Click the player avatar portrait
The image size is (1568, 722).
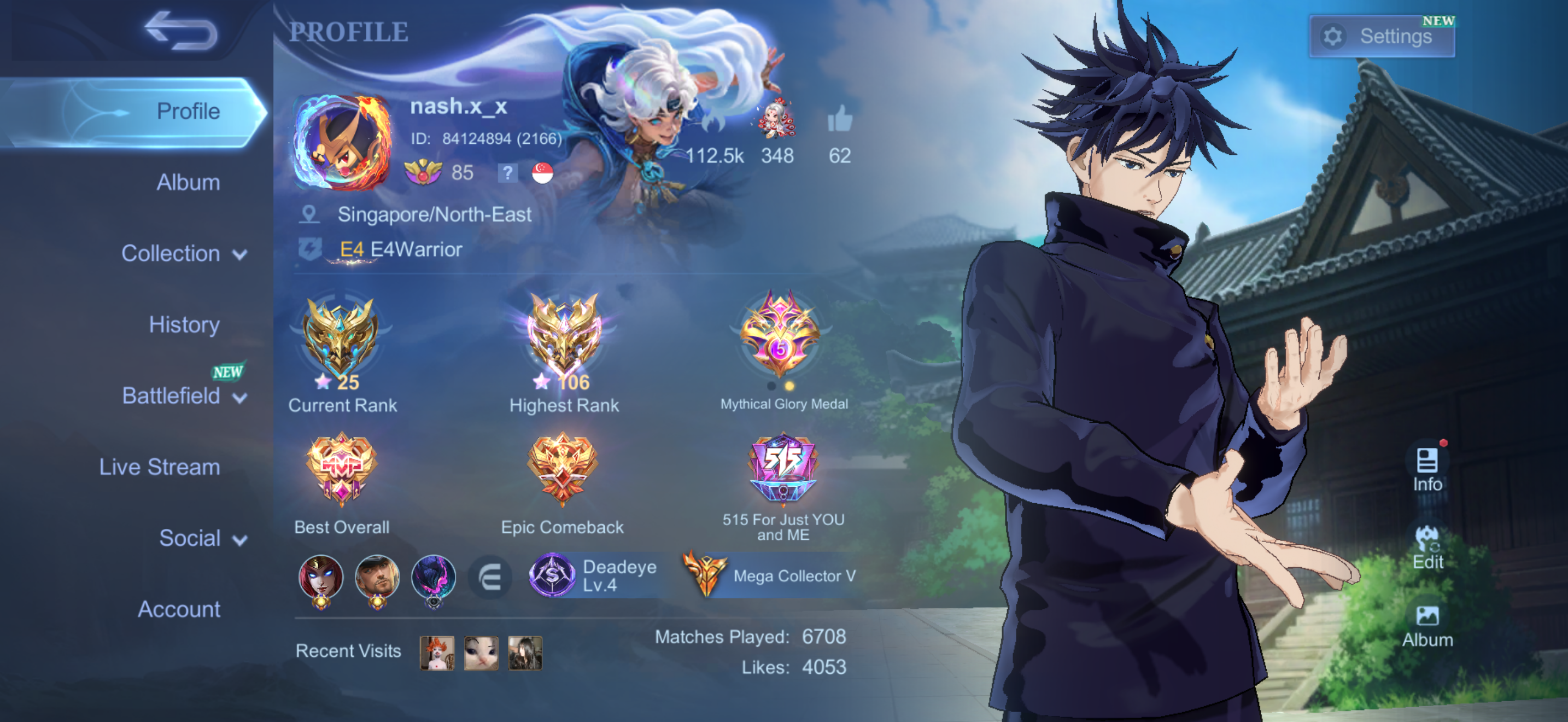pyautogui.click(x=342, y=142)
